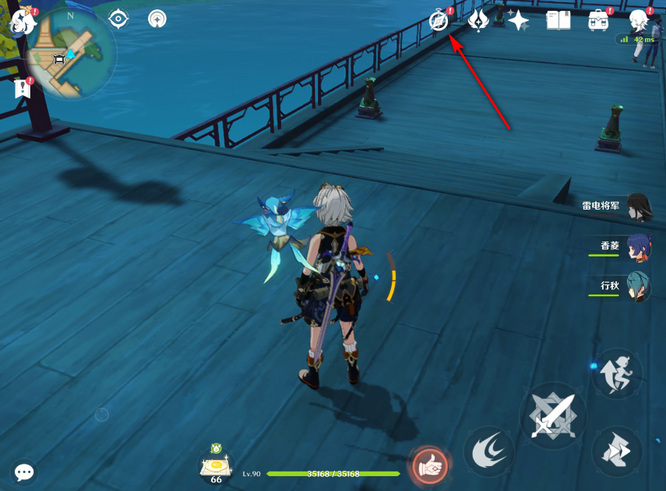
Task: Open the briefcase-shaped inventory icon
Action: [598, 20]
